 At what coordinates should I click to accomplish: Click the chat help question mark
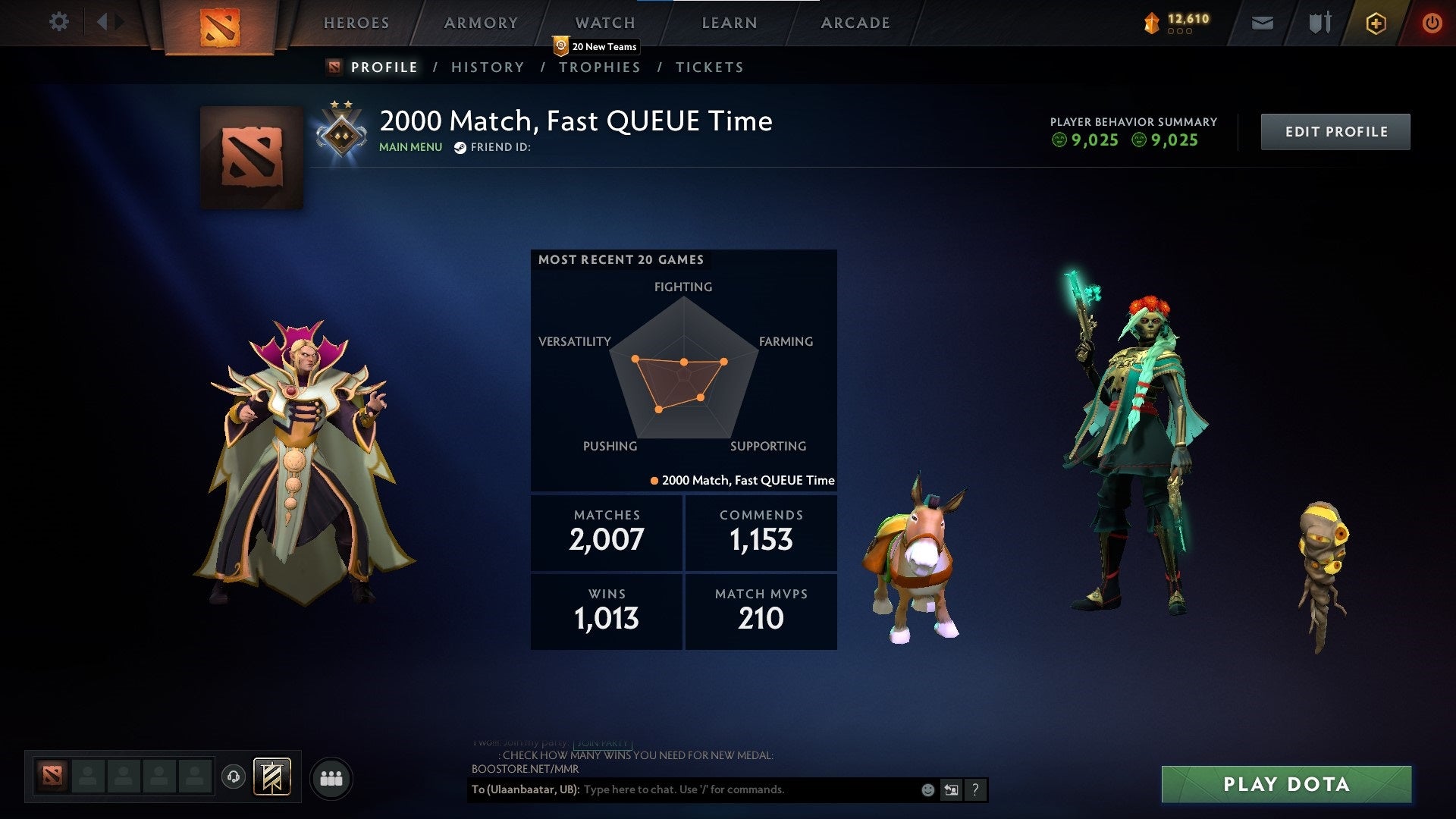974,789
